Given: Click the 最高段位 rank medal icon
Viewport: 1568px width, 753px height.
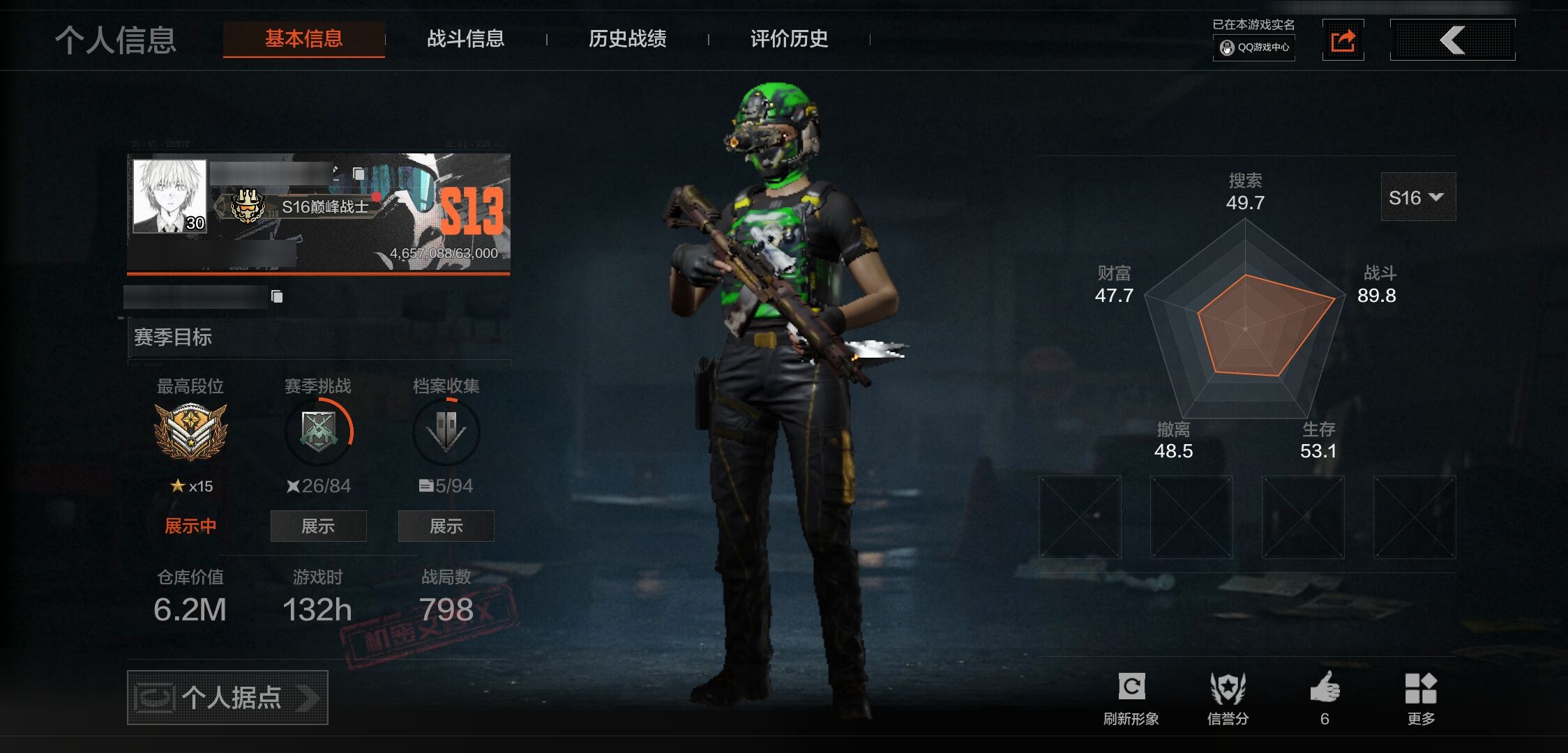Looking at the screenshot, I should point(190,431).
